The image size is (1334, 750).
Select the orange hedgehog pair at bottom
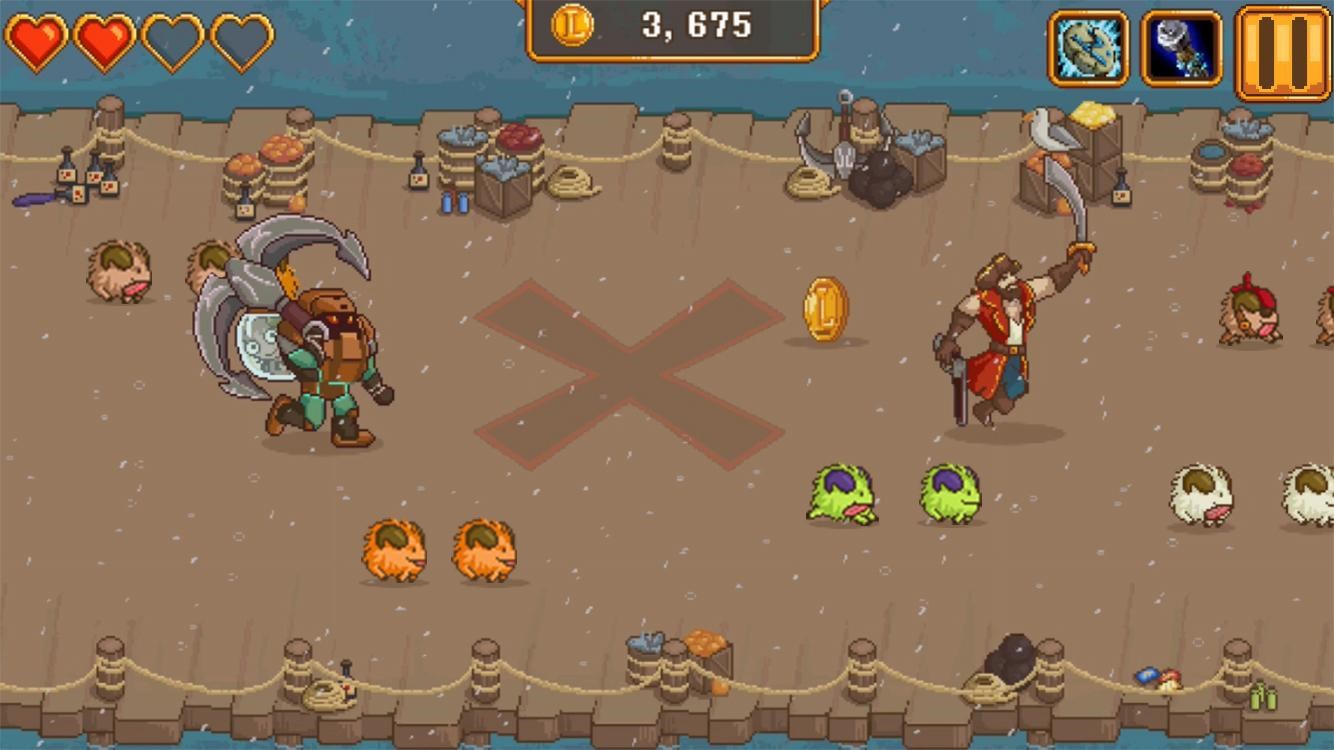(440, 550)
